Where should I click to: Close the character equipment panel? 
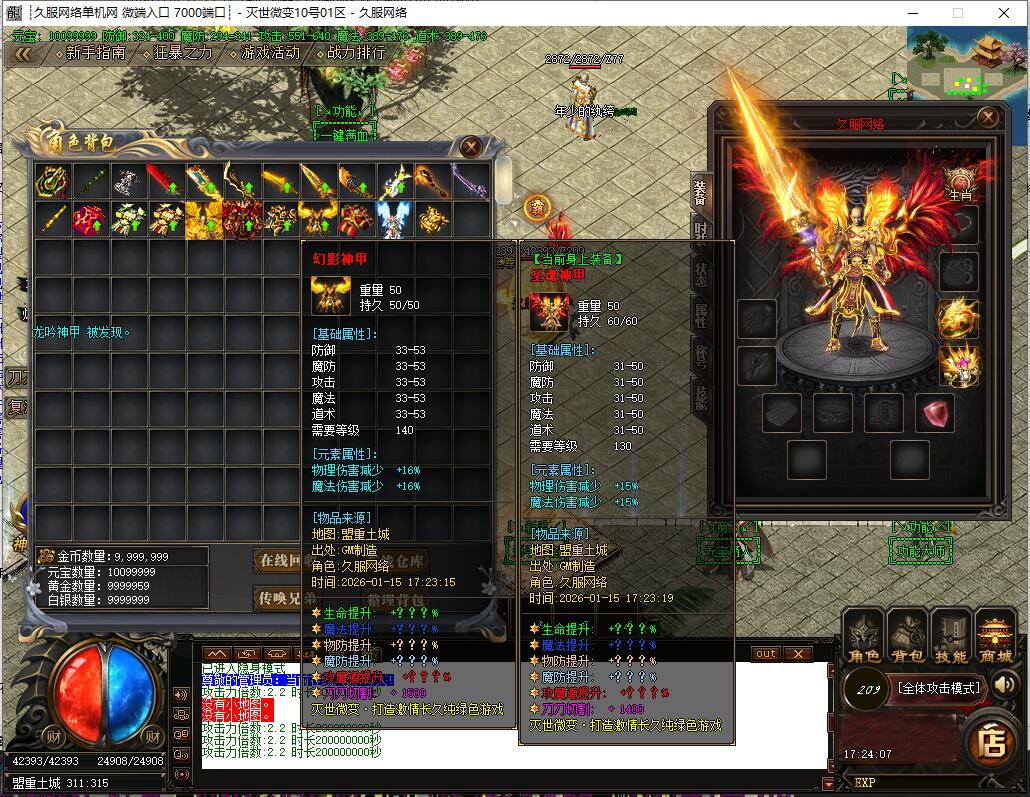coord(988,118)
